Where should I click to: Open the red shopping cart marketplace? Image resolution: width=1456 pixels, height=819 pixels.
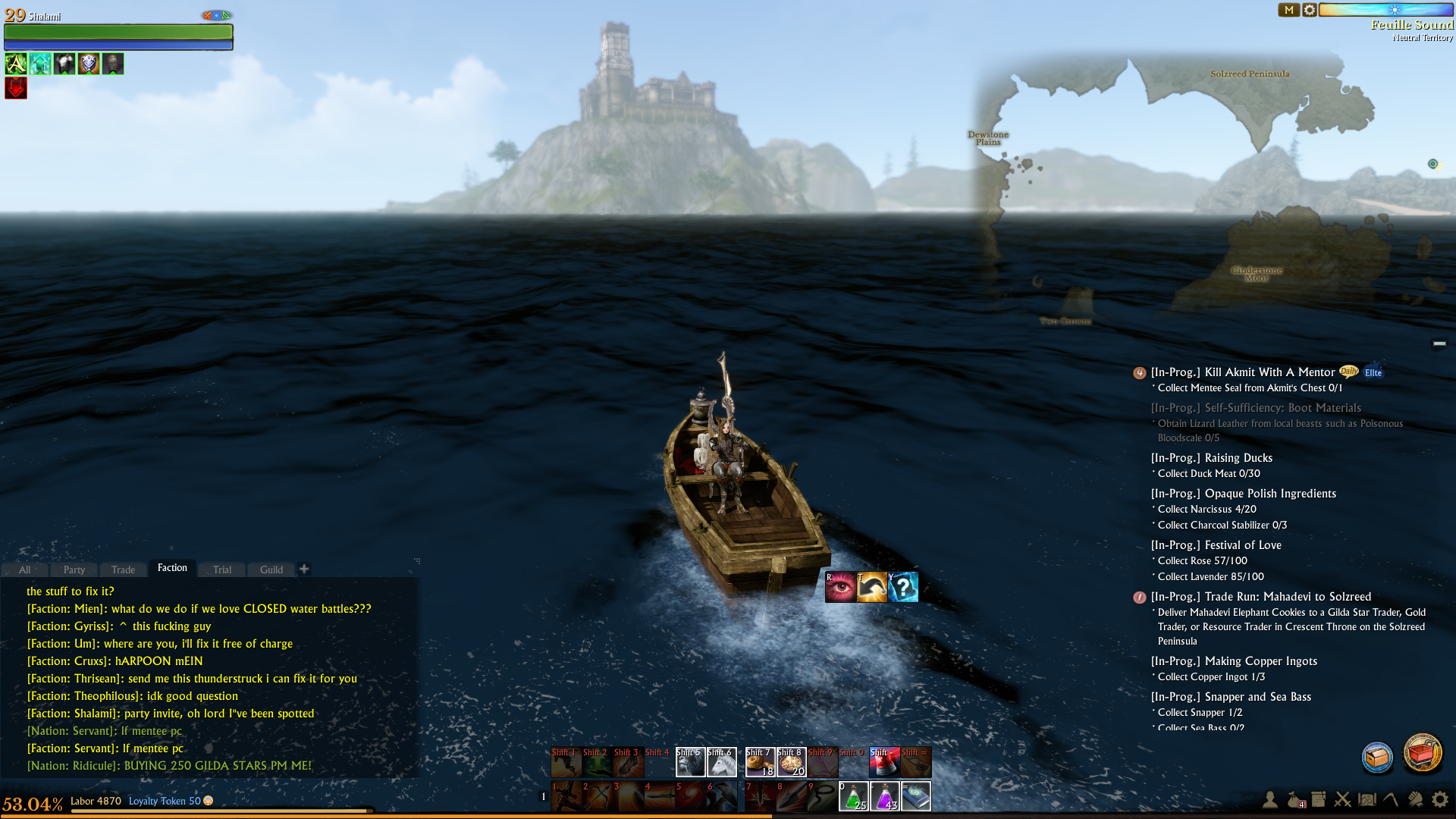1423,753
